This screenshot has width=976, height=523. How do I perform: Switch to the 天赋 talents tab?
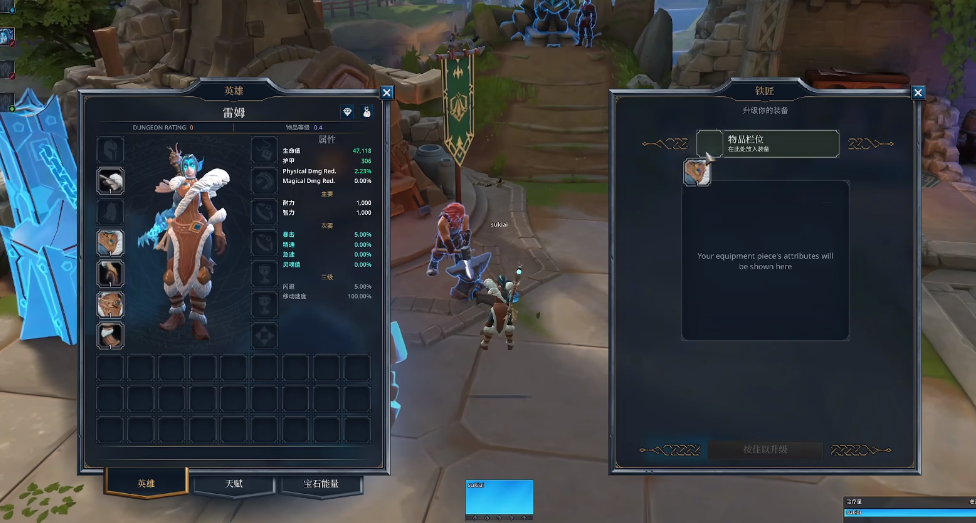233,484
